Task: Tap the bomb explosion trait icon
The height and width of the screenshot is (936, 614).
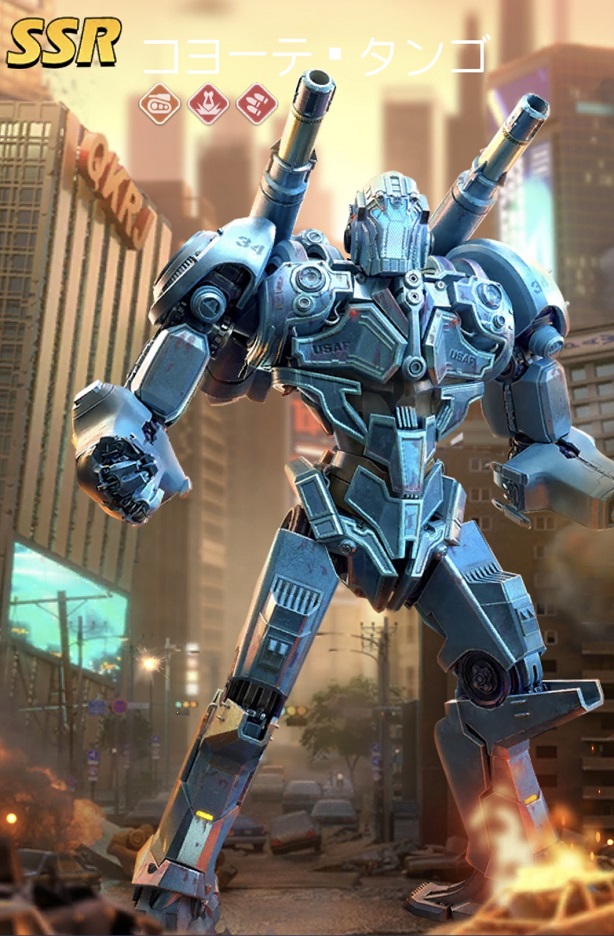Action: coord(208,104)
